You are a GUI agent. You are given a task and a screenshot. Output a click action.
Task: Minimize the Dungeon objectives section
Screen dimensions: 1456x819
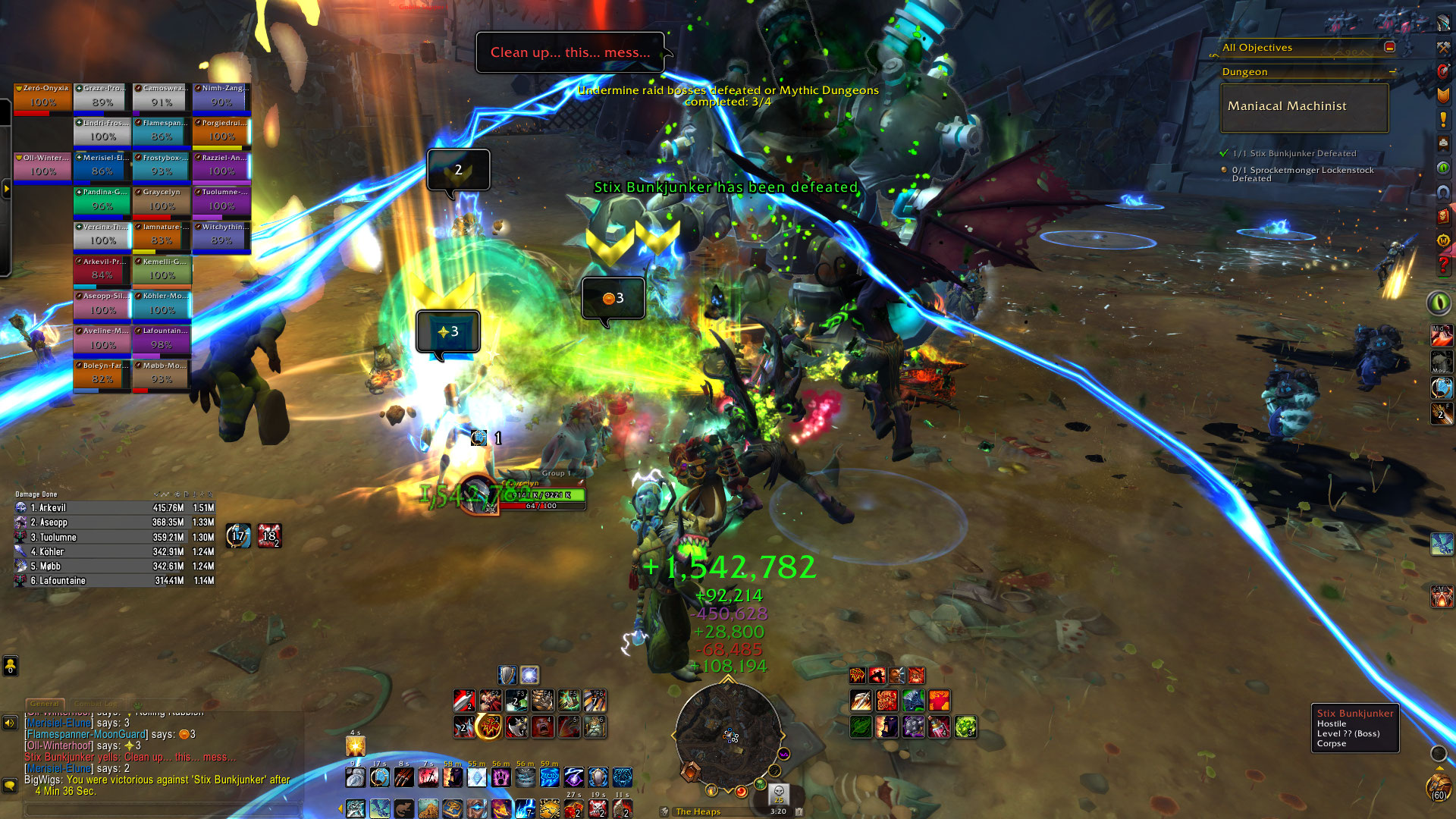pos(1392,72)
